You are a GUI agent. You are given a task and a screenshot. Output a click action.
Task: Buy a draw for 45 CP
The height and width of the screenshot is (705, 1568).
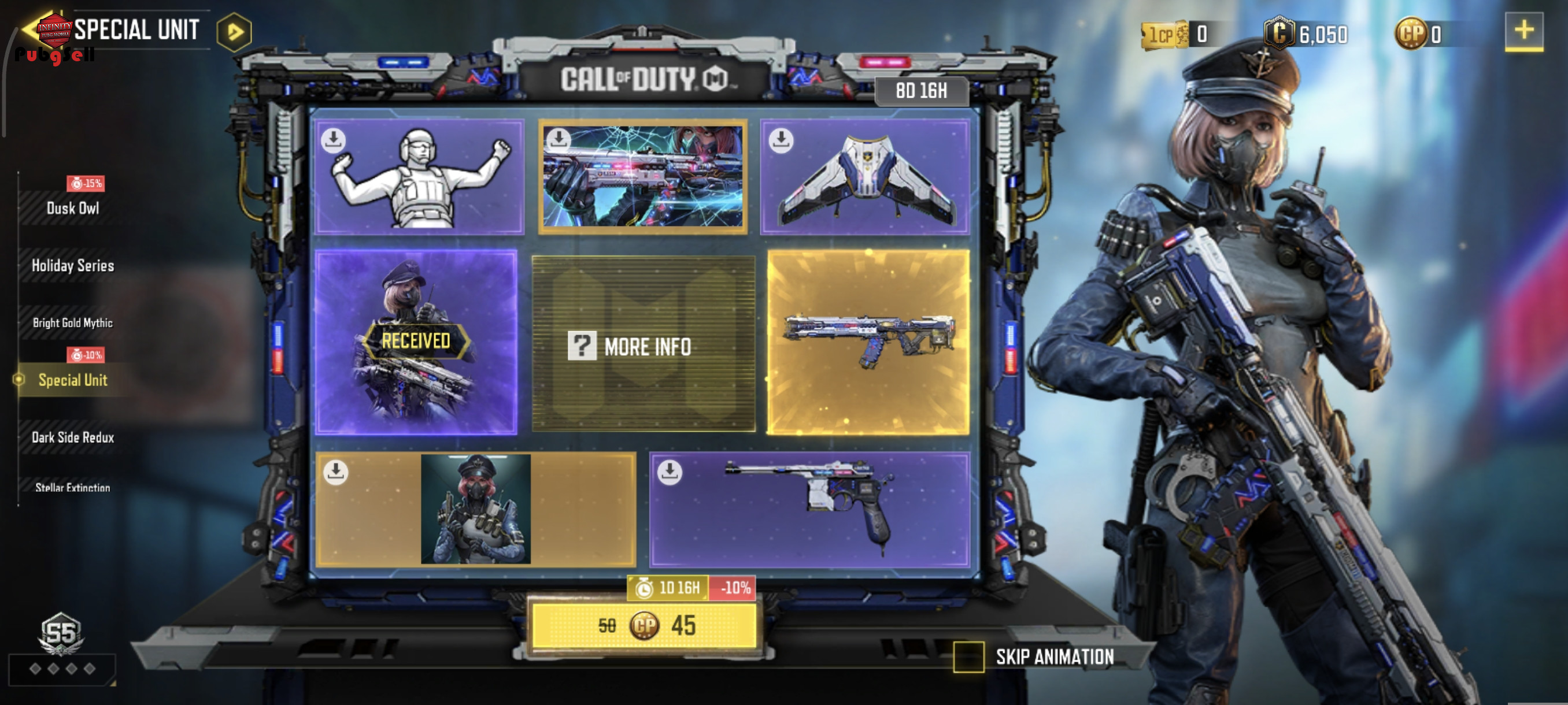pyautogui.click(x=644, y=626)
